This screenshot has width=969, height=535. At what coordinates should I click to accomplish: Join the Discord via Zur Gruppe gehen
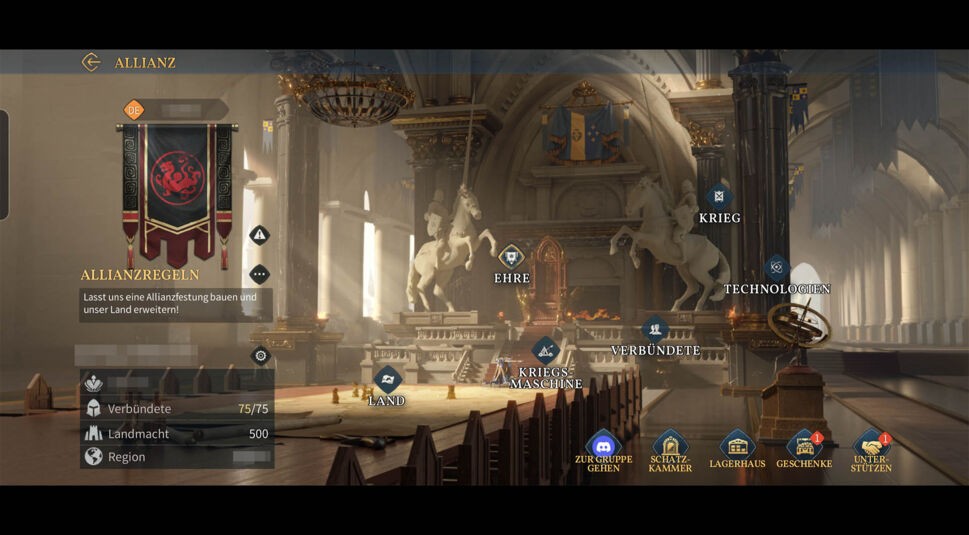coord(603,447)
